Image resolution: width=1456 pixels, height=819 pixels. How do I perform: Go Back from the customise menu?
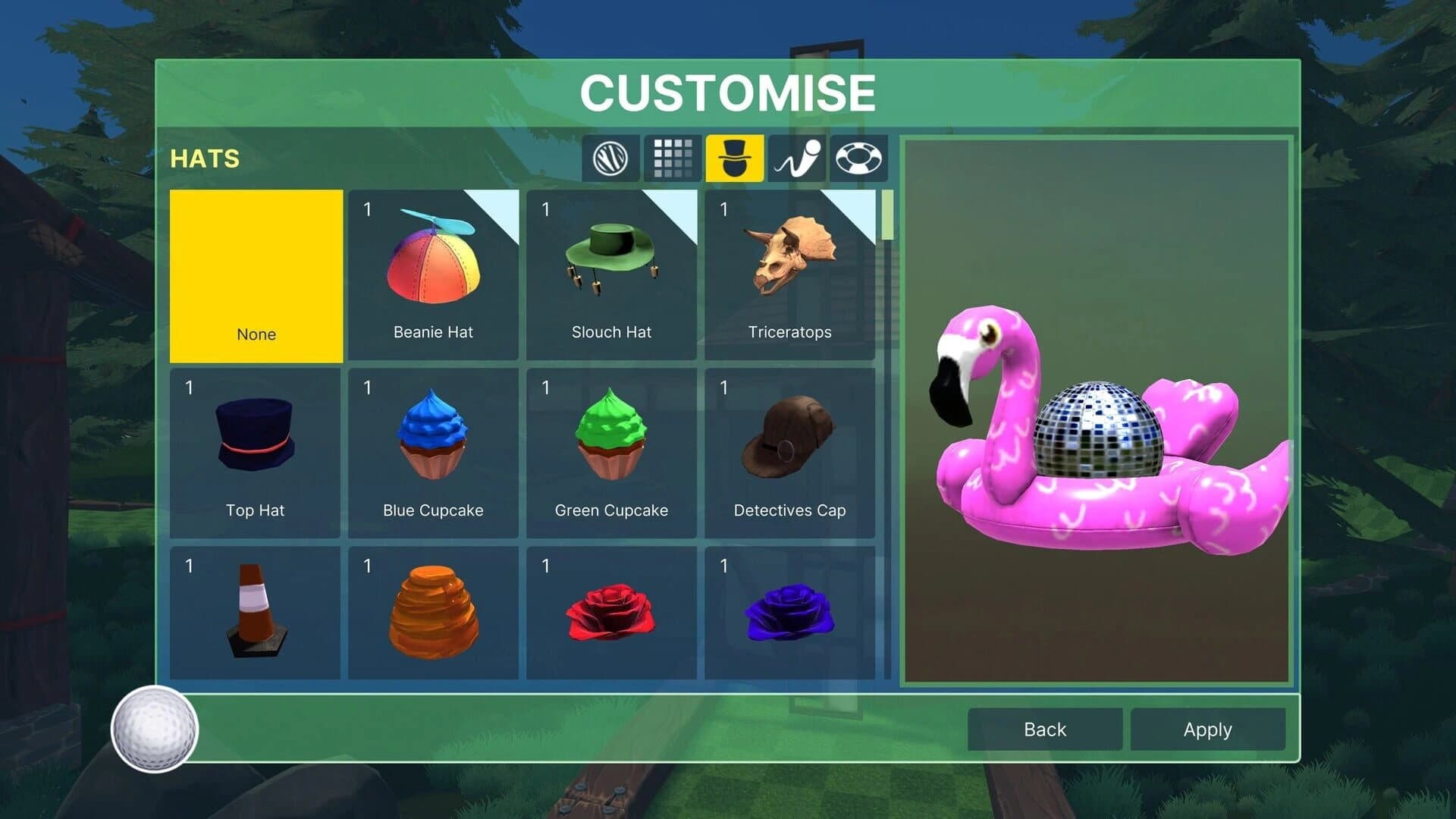[x=1044, y=729]
